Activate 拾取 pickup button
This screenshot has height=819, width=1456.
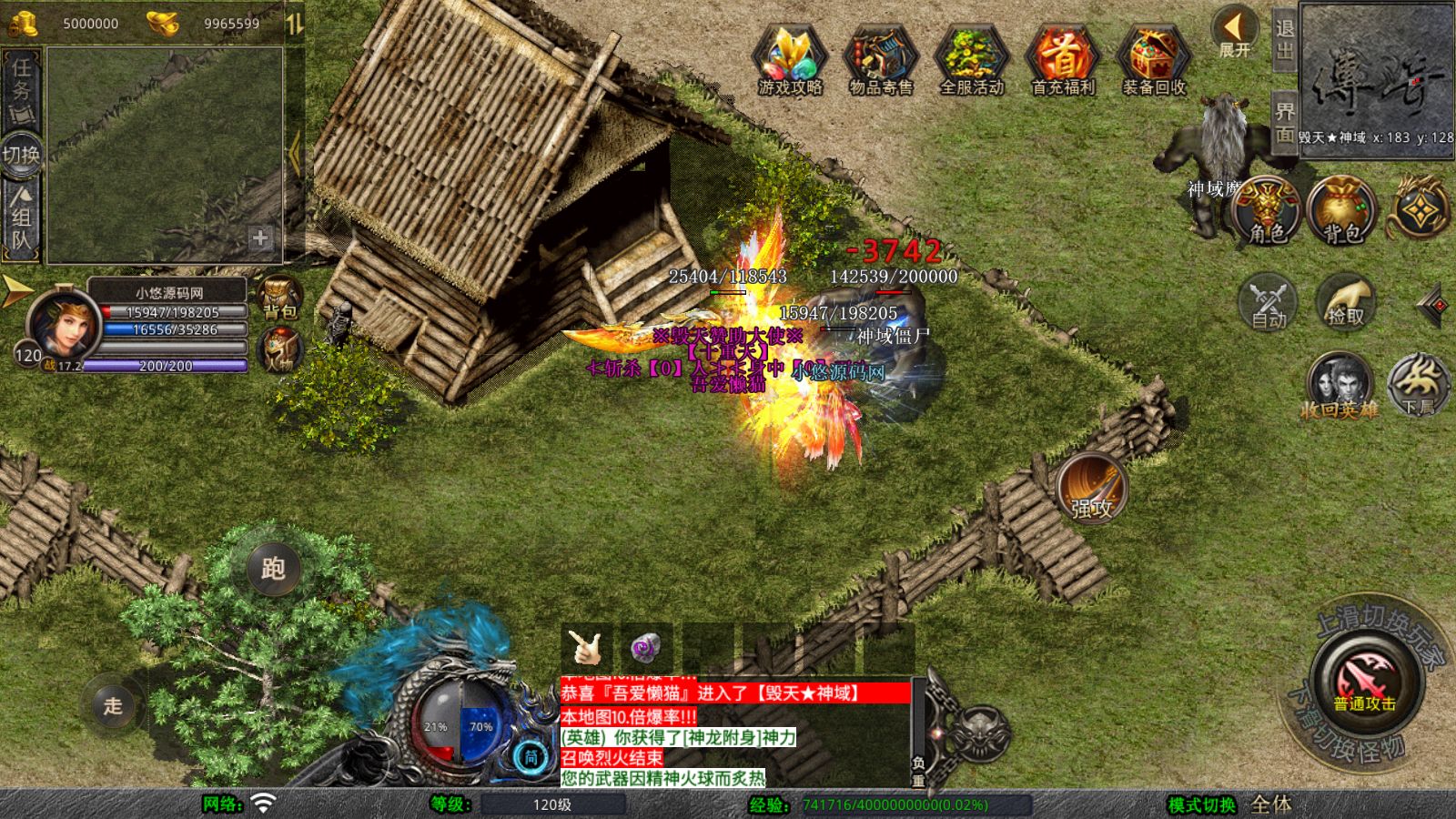[1346, 302]
